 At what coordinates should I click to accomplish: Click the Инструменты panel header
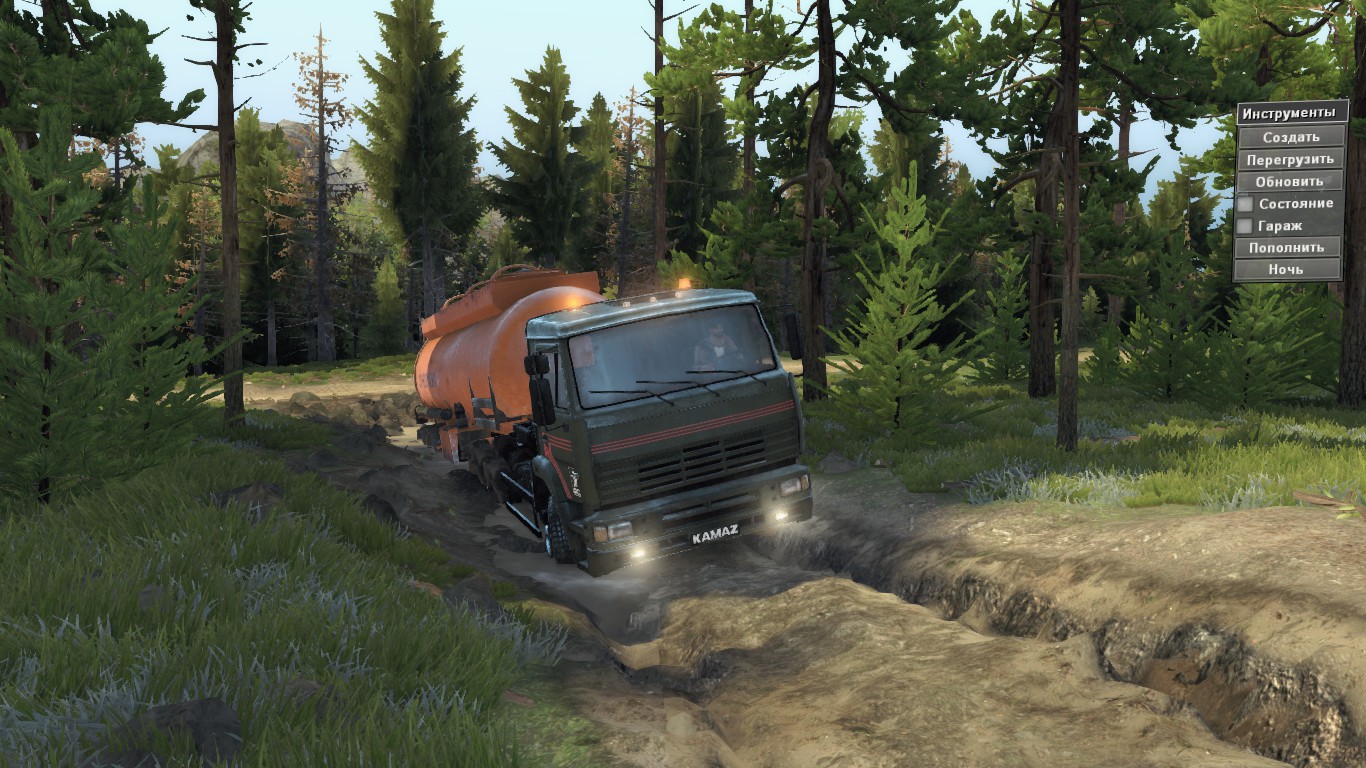(1292, 112)
